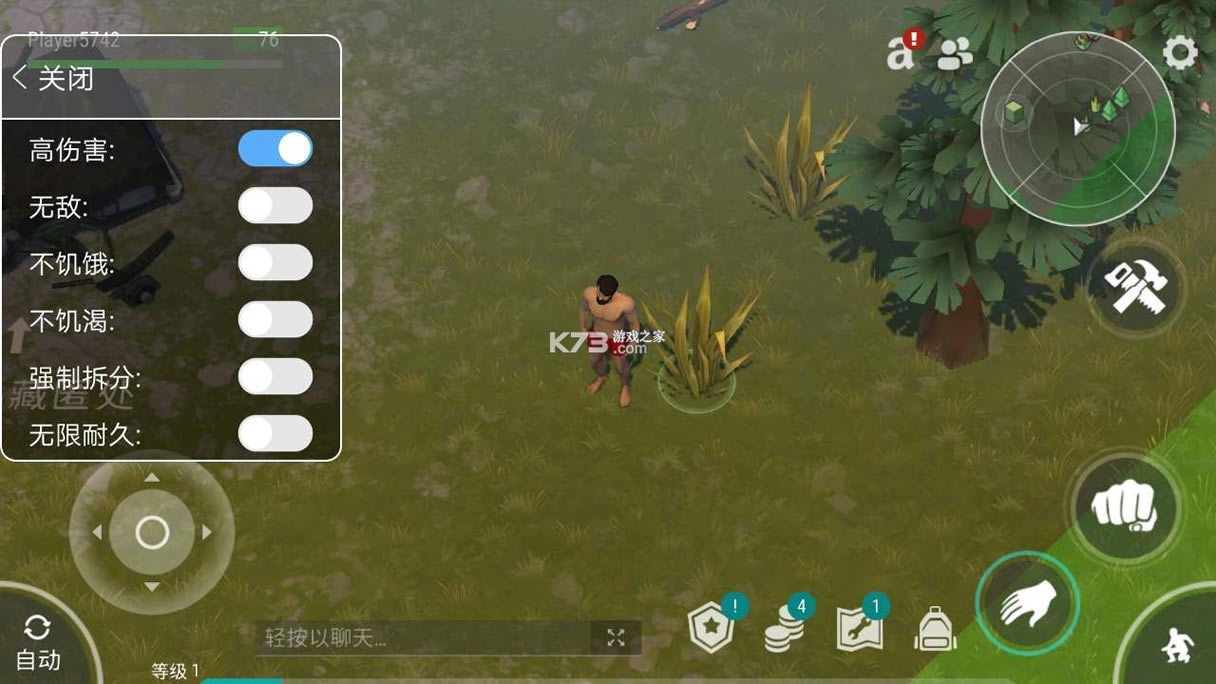Viewport: 1216px width, 684px height.
Task: Open the coin stack shop icon
Action: (784, 630)
